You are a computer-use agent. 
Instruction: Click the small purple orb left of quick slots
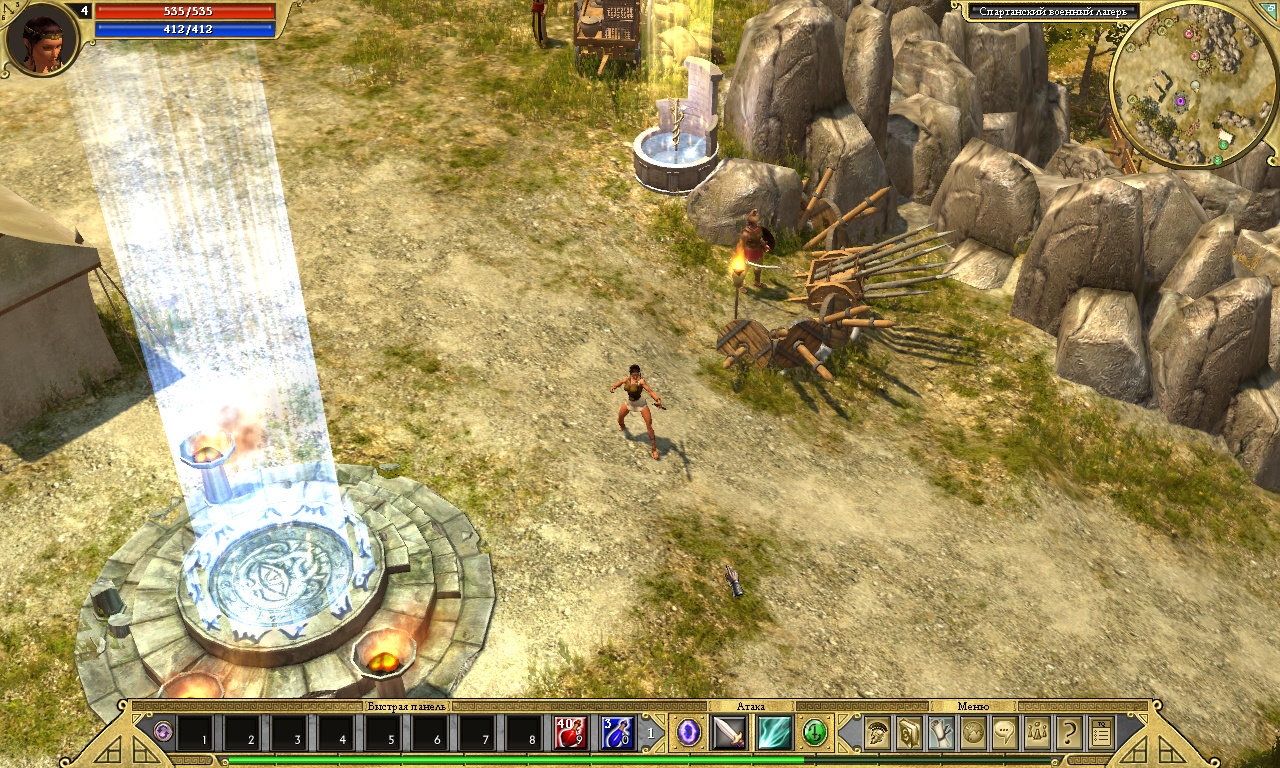[x=163, y=733]
